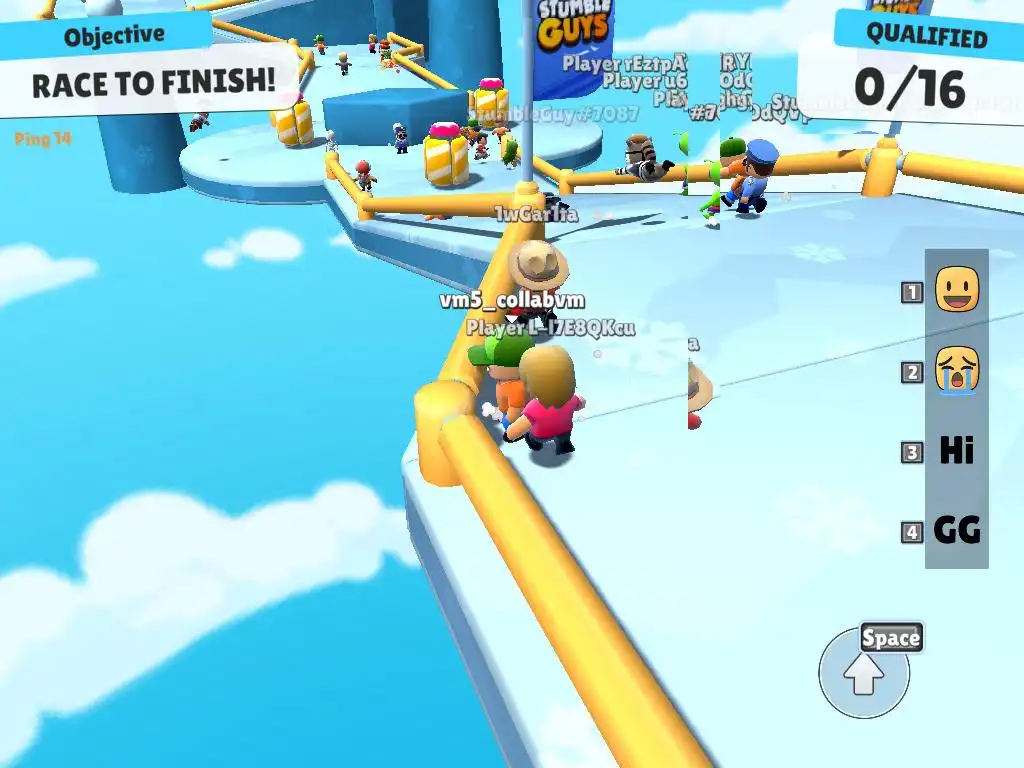Send the "Hi" quick chat message
This screenshot has width=1024, height=768.
coord(956,451)
